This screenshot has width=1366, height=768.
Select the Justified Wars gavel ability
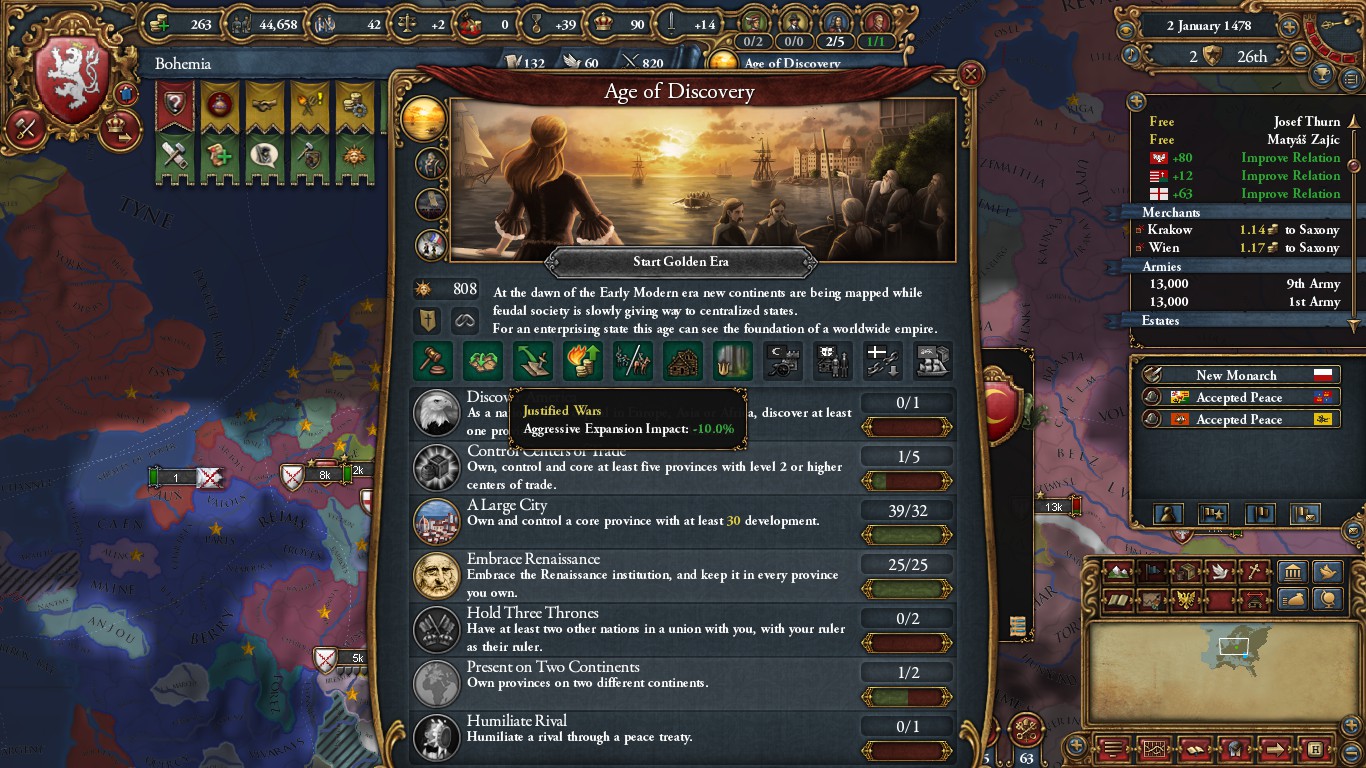[433, 360]
